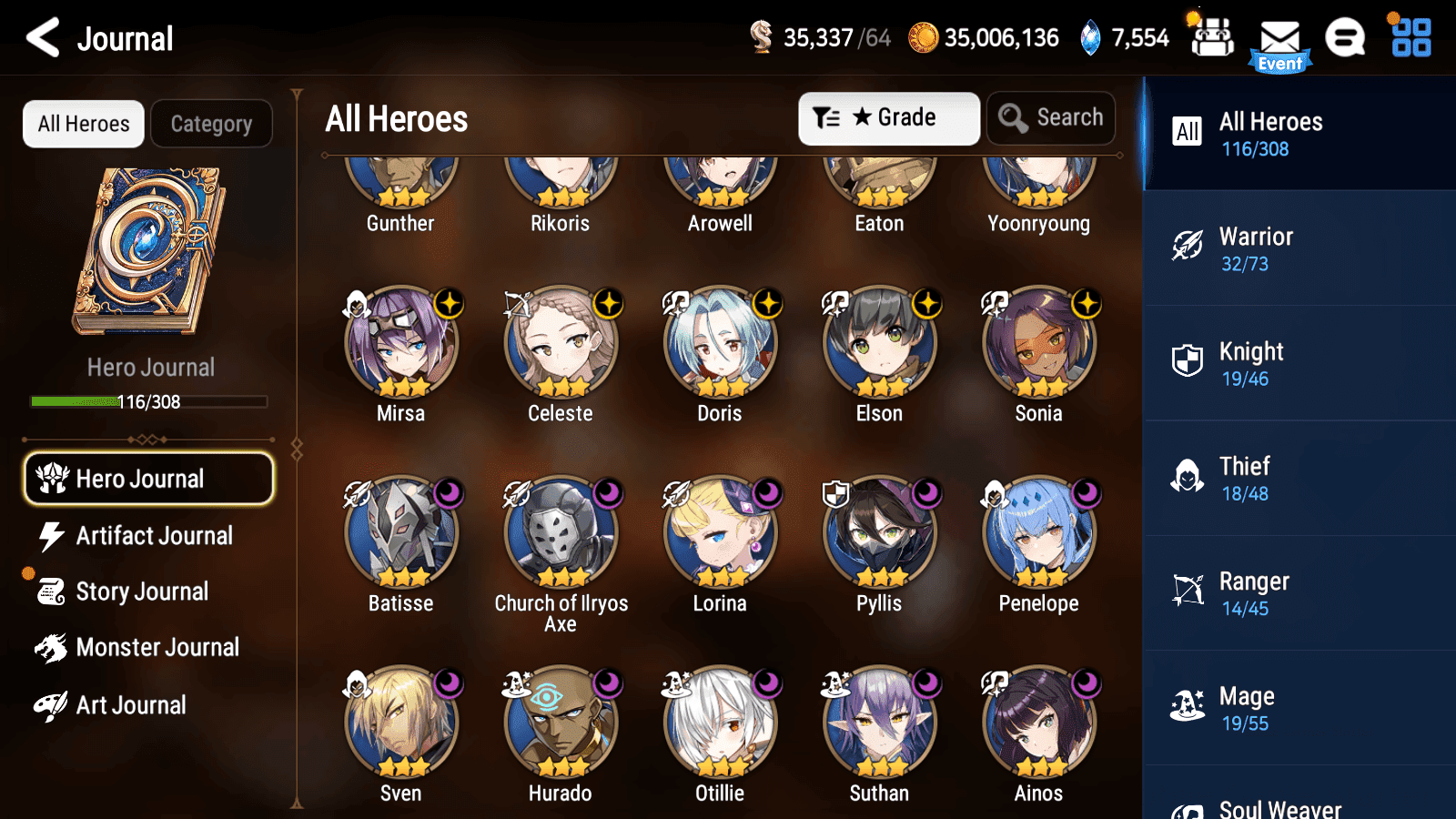Open the Grade sort dropdown
The height and width of the screenshot is (819, 1456).
coord(888,117)
